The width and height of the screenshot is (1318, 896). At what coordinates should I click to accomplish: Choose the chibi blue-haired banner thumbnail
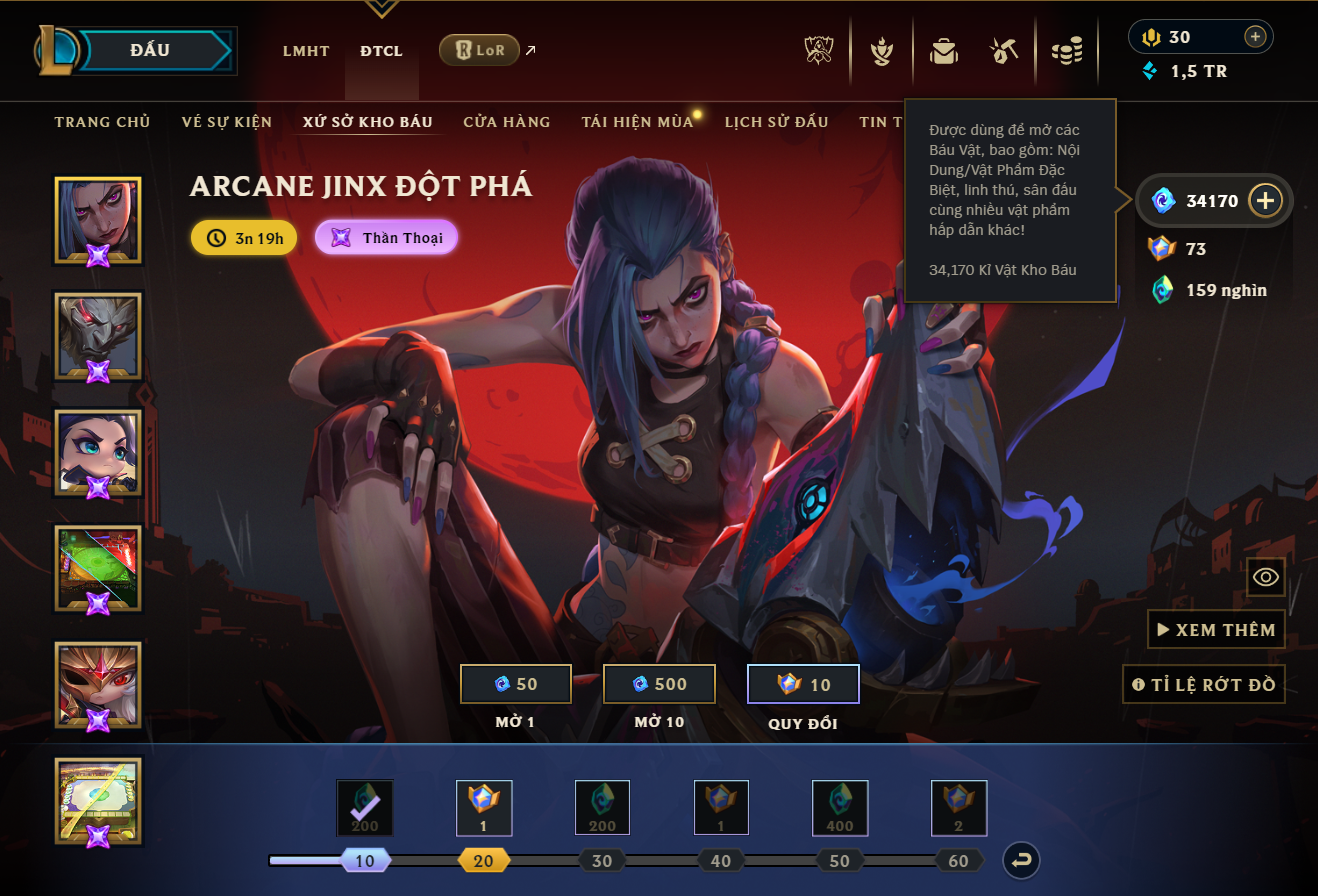[x=98, y=452]
